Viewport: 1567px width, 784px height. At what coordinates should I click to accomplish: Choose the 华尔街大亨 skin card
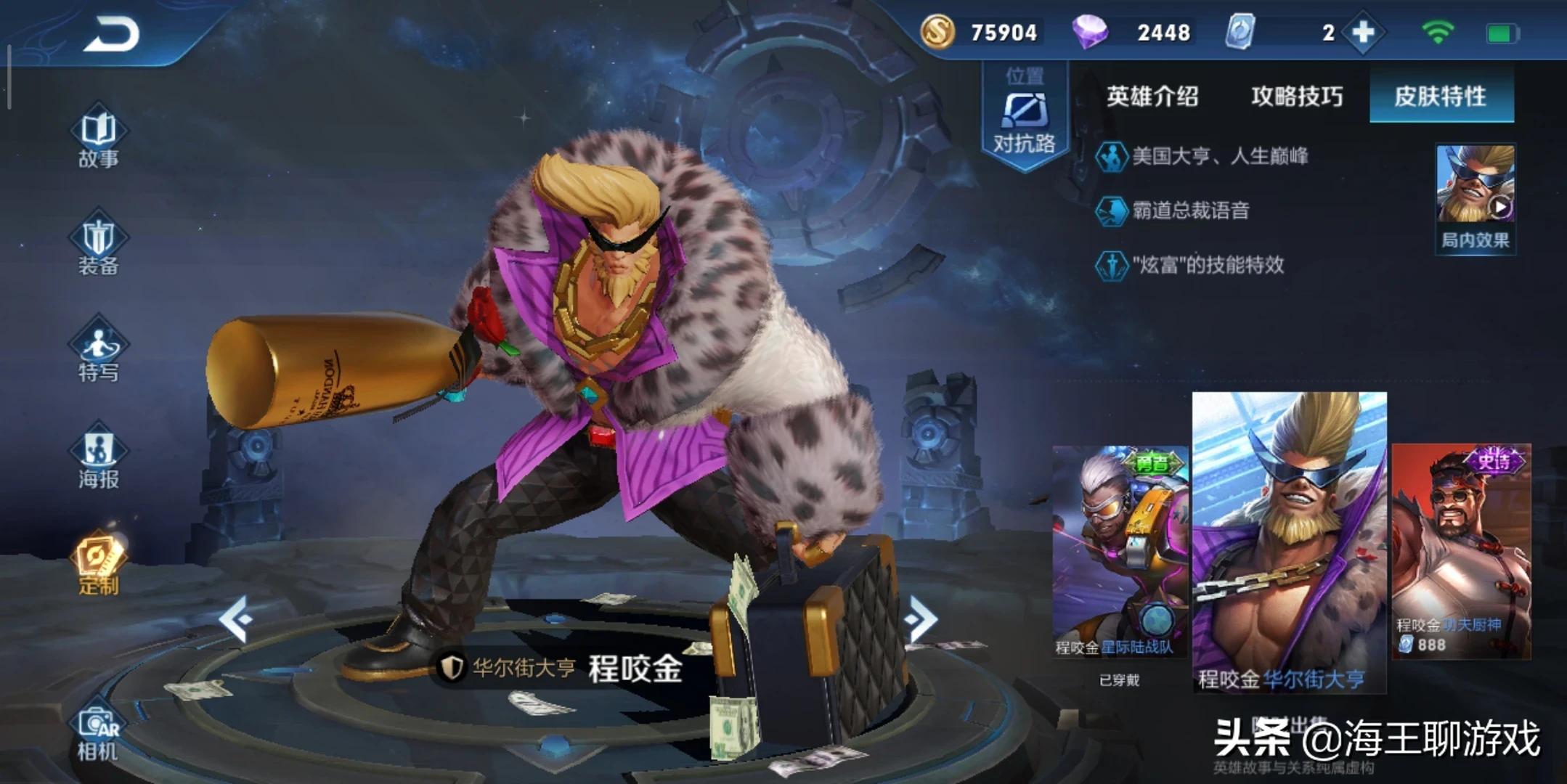point(1289,541)
